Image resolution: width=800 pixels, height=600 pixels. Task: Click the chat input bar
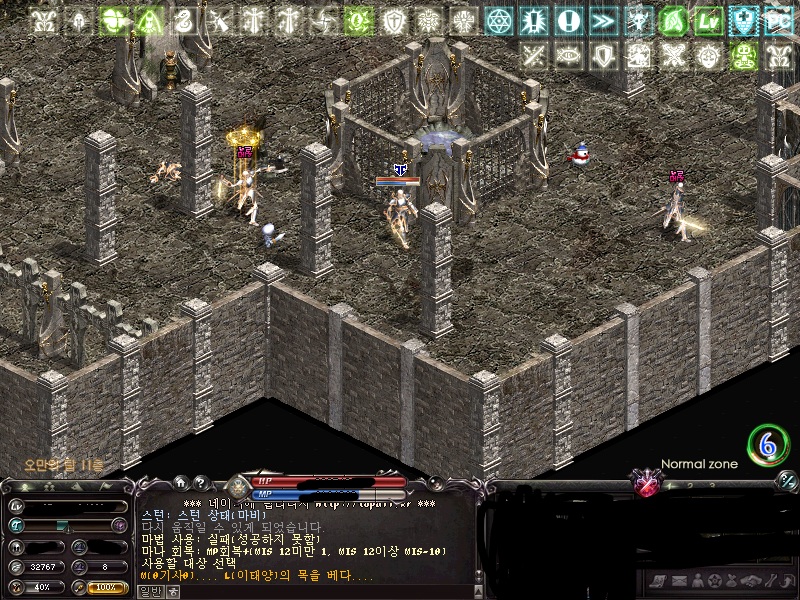pos(320,591)
